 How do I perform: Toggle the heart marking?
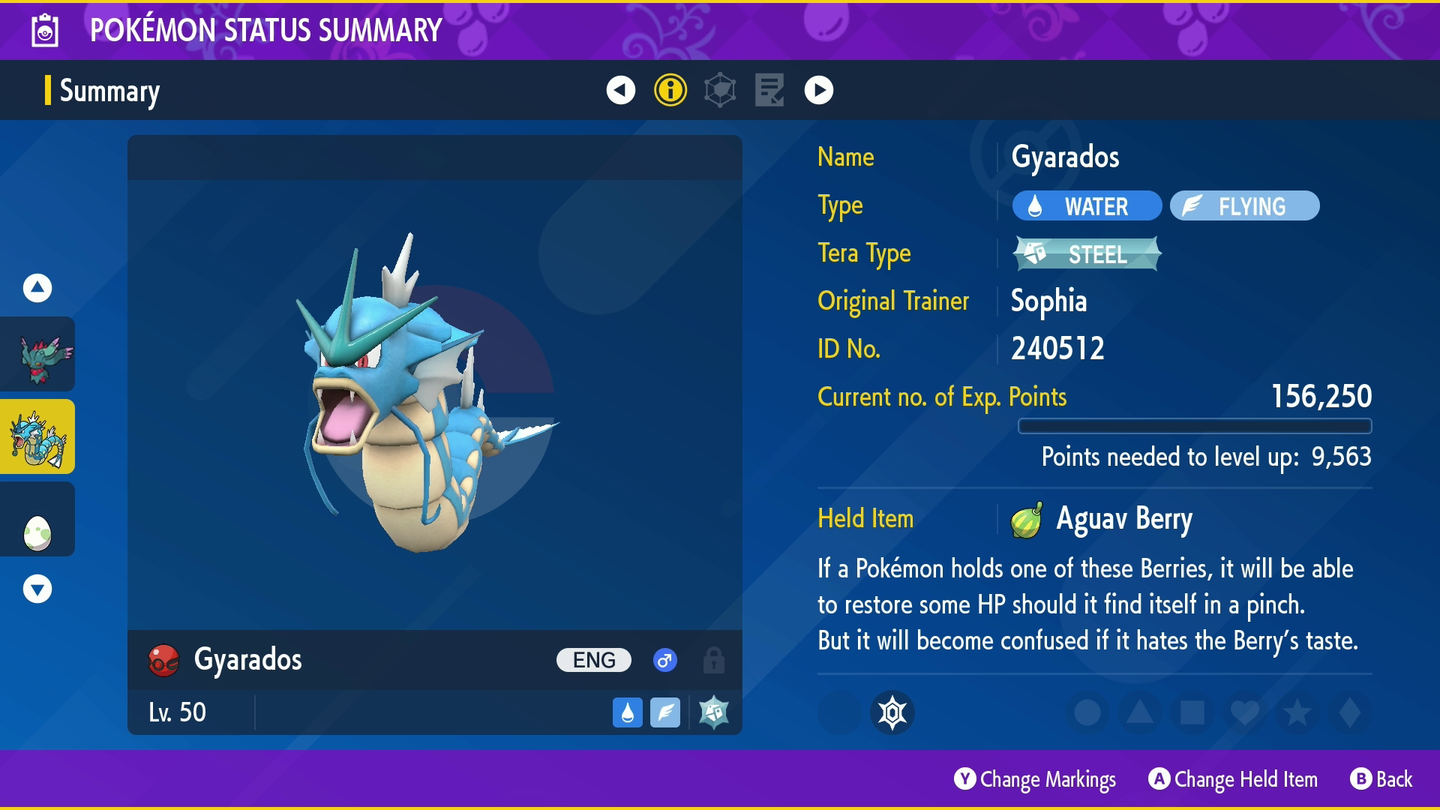pos(1245,713)
